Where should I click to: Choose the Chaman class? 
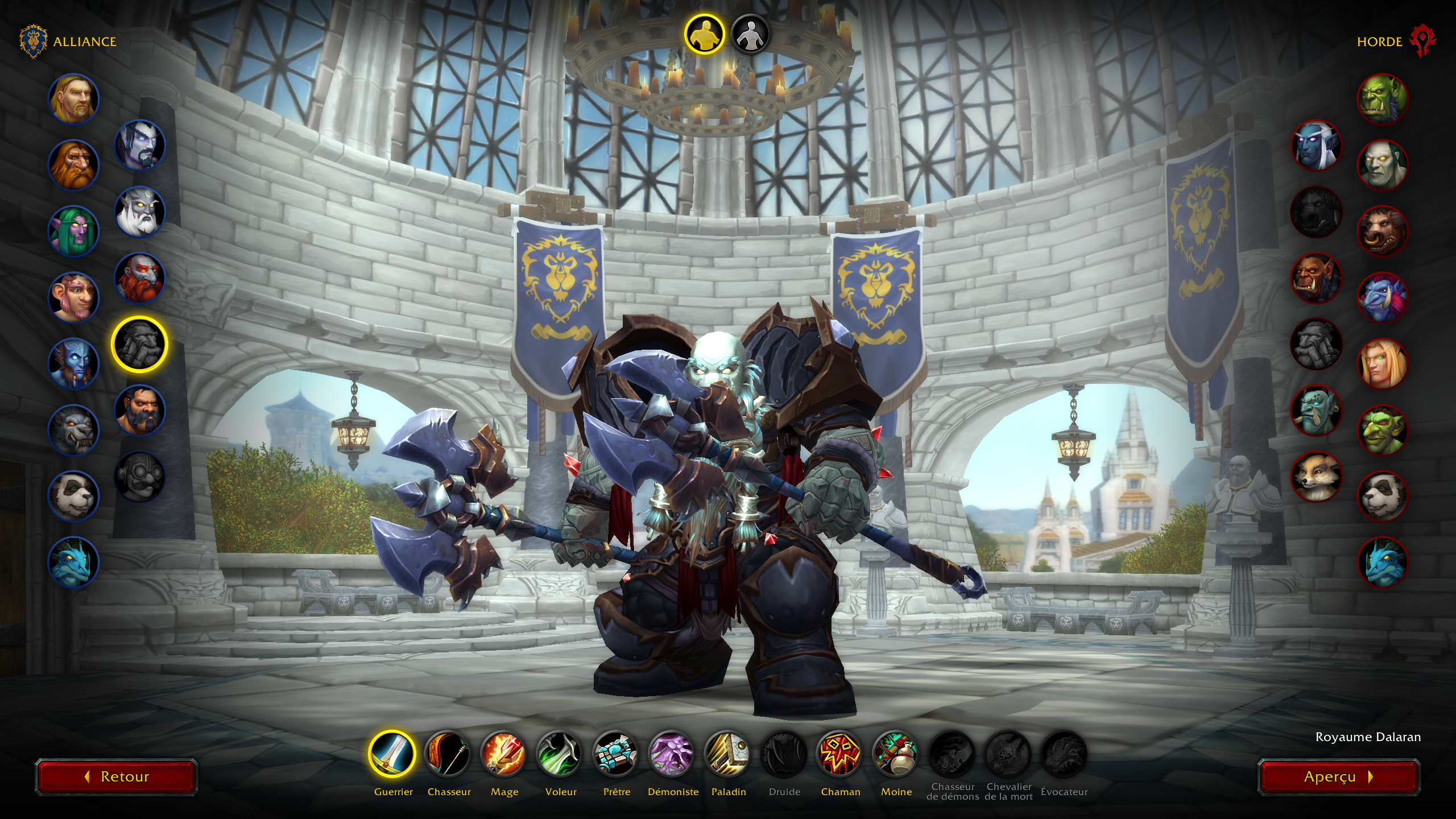840,754
